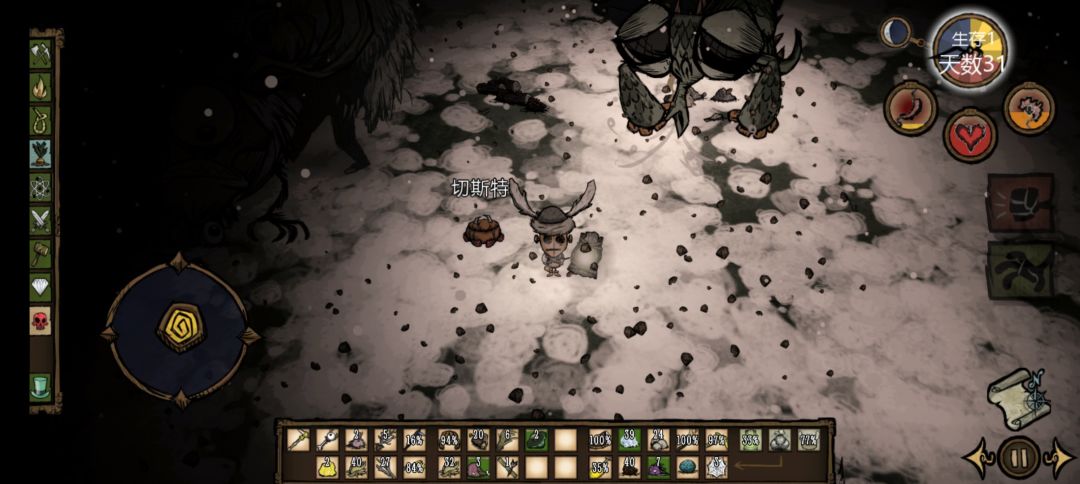Open the Fire crafting tab
1080x484 pixels.
40,85
